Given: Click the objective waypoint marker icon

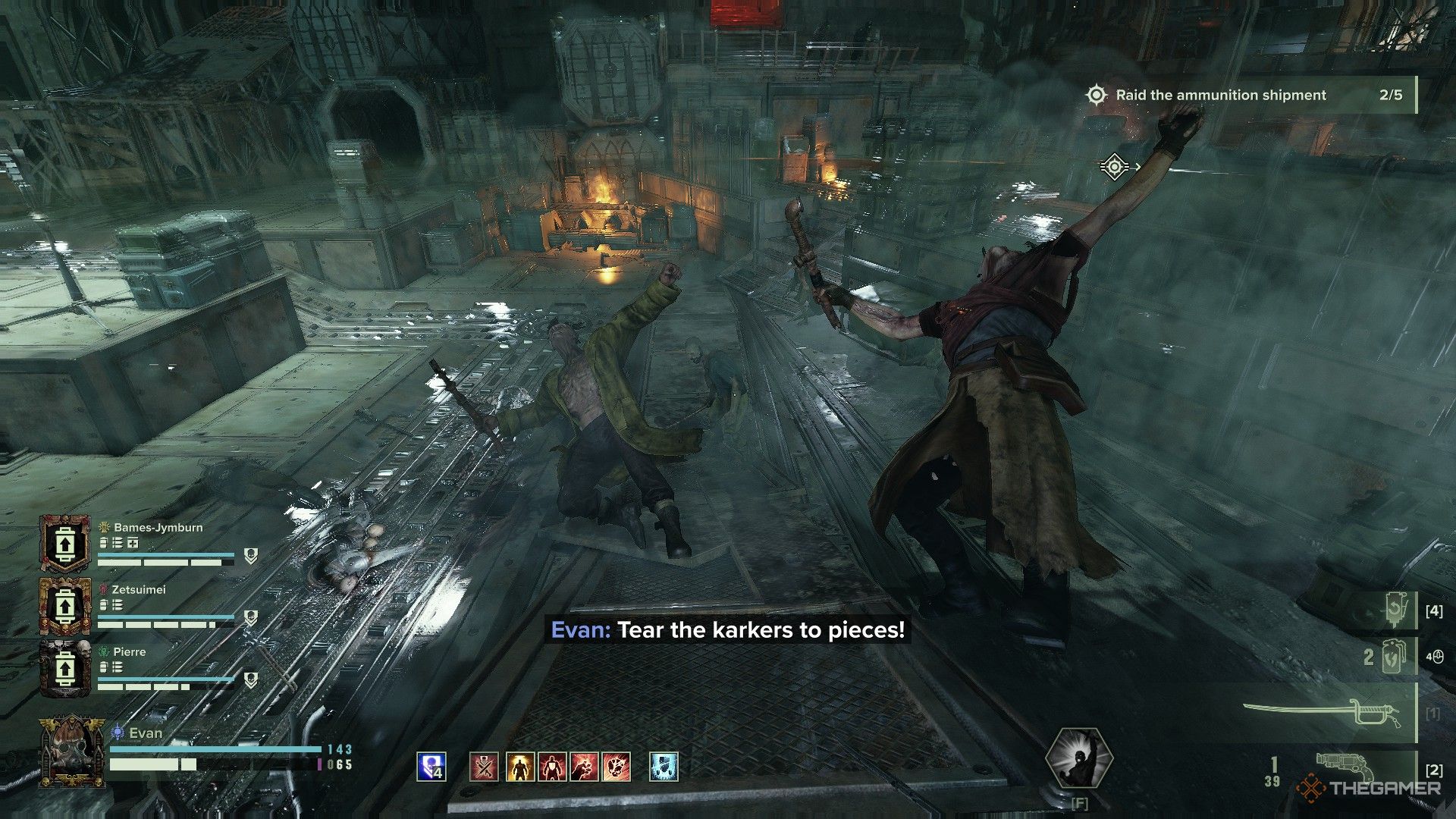Looking at the screenshot, I should click(x=1113, y=167).
